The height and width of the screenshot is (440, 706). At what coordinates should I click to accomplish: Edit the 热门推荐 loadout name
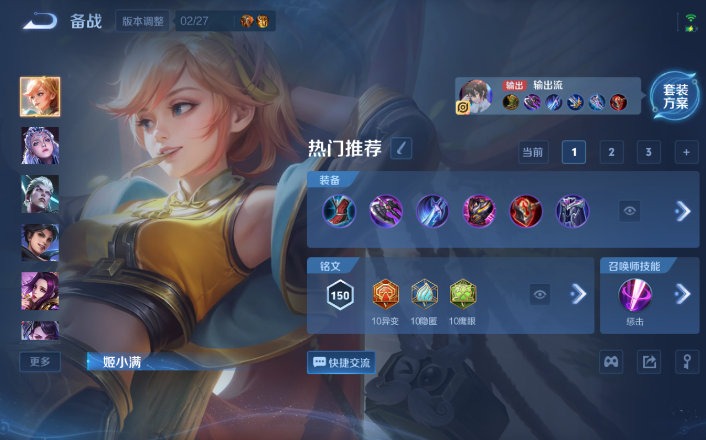[400, 148]
